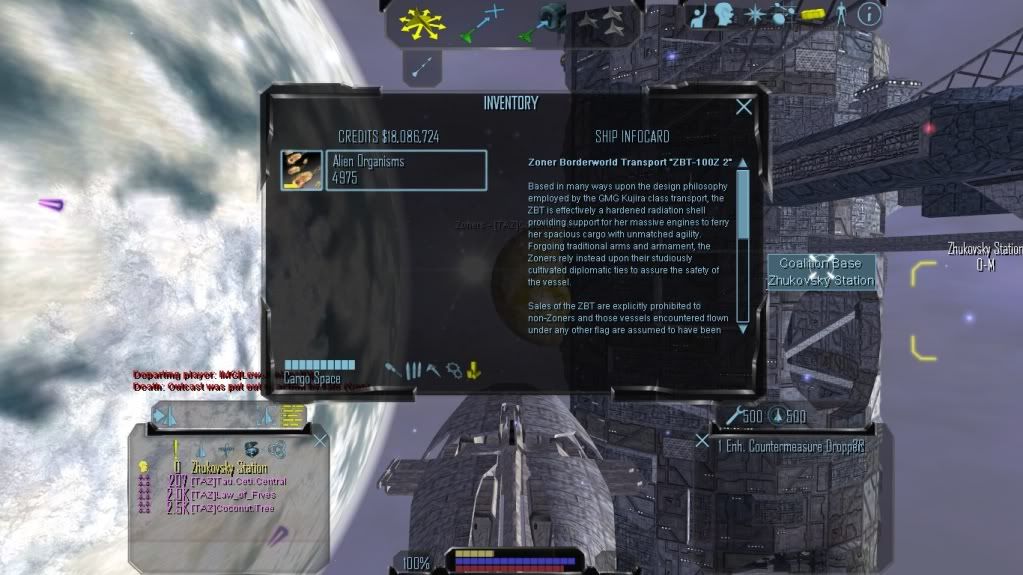Select Zhukovsky Station in contact list
The image size is (1023, 575).
(x=229, y=468)
